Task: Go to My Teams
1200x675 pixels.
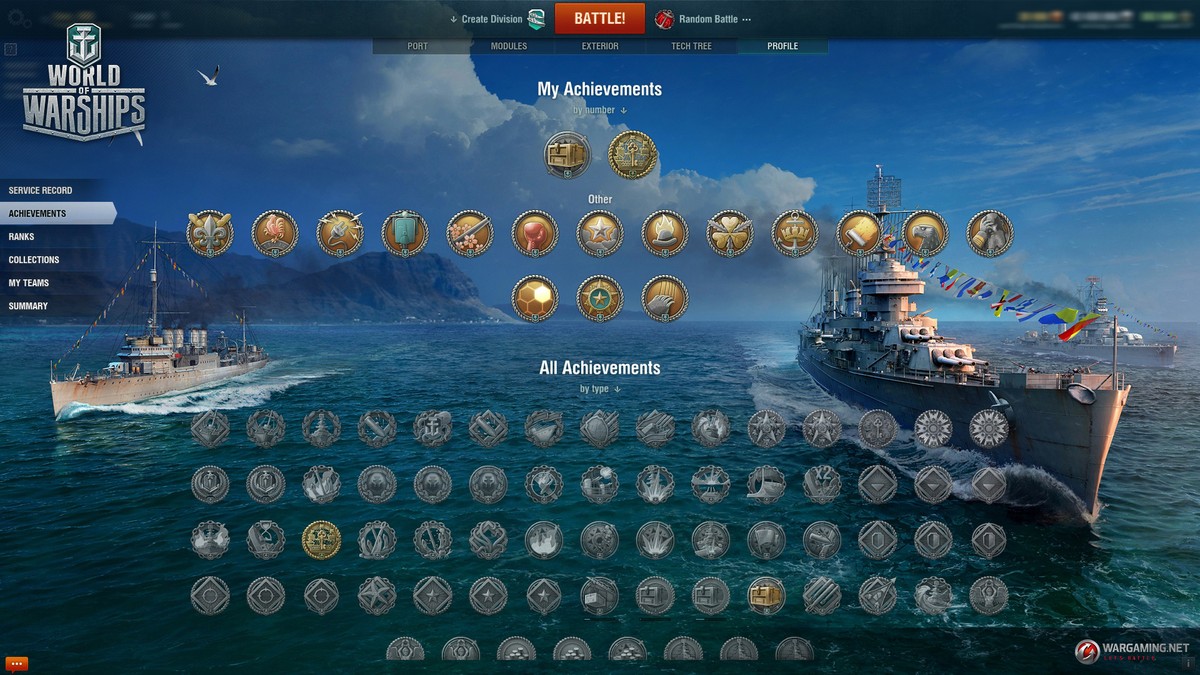Action: 29,282
